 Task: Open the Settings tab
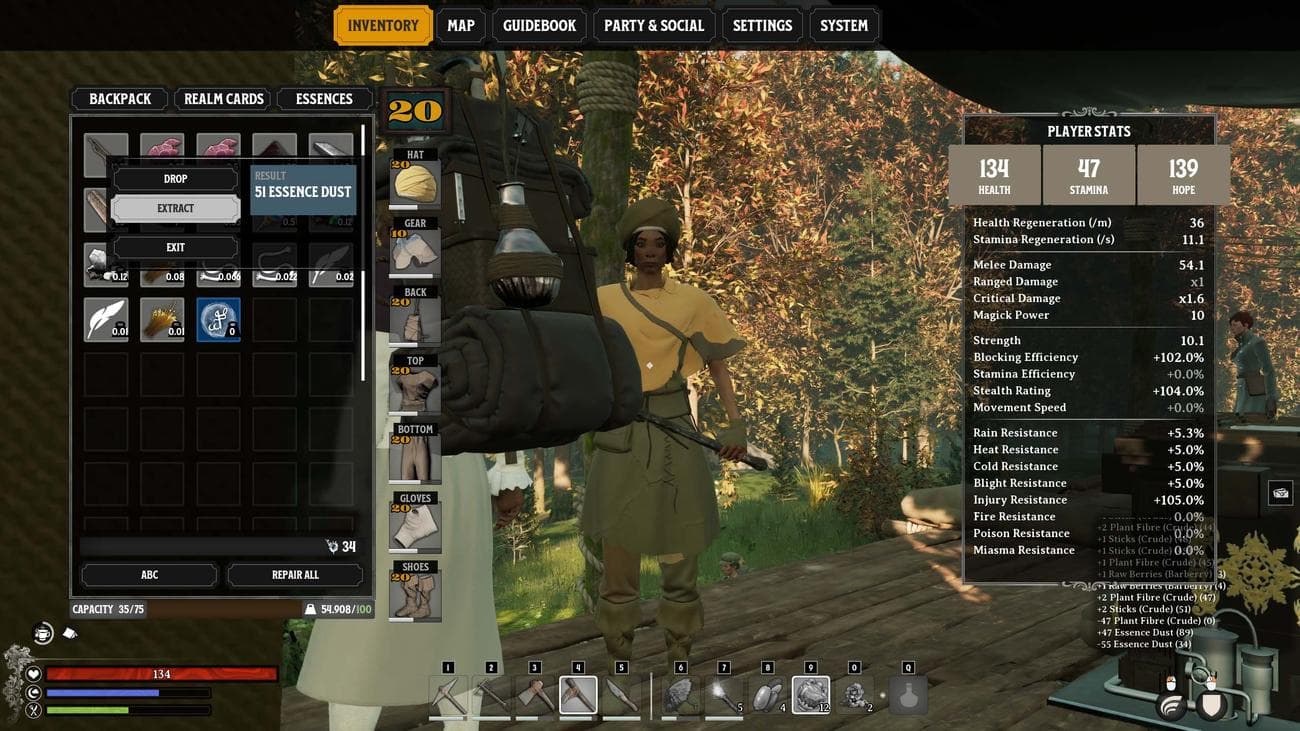tap(762, 26)
